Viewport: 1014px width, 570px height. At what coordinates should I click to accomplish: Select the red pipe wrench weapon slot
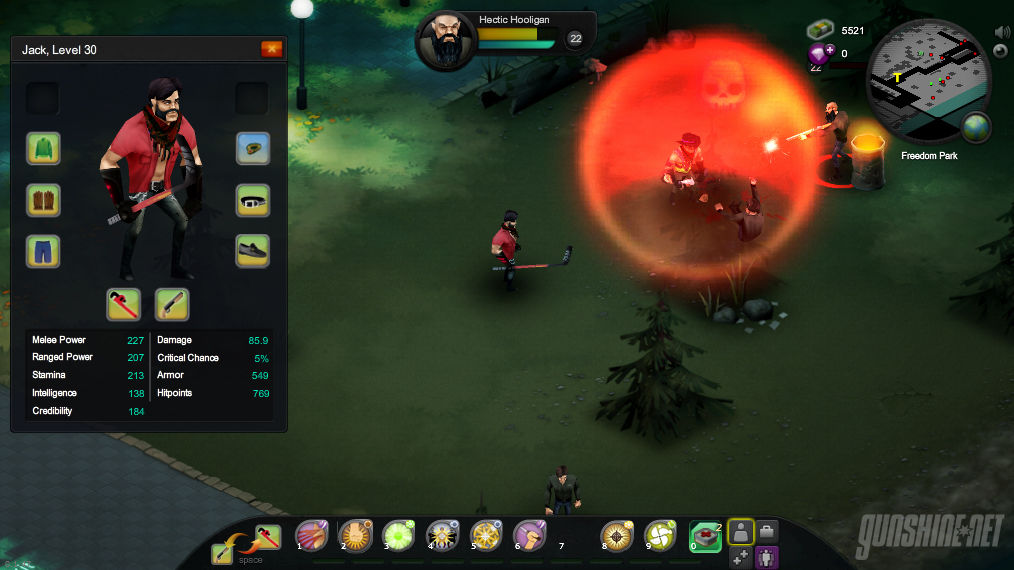(123, 304)
